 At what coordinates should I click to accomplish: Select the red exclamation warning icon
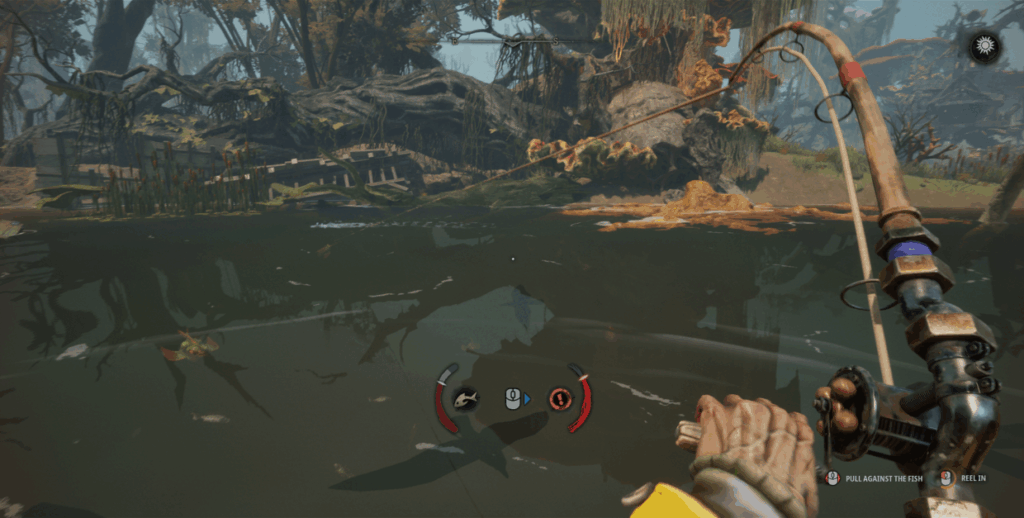tap(560, 399)
